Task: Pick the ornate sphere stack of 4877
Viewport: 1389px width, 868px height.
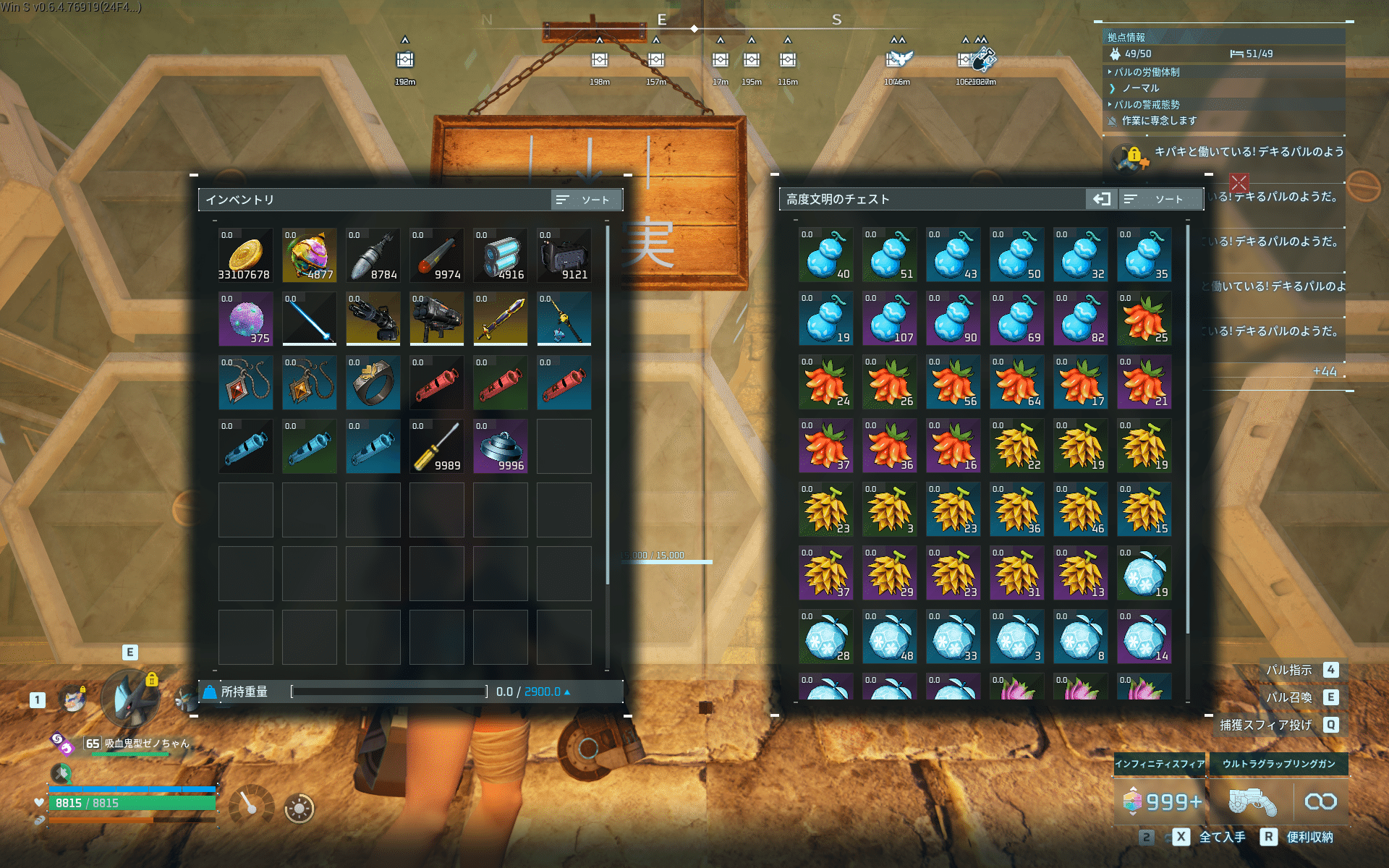Action: [x=309, y=255]
